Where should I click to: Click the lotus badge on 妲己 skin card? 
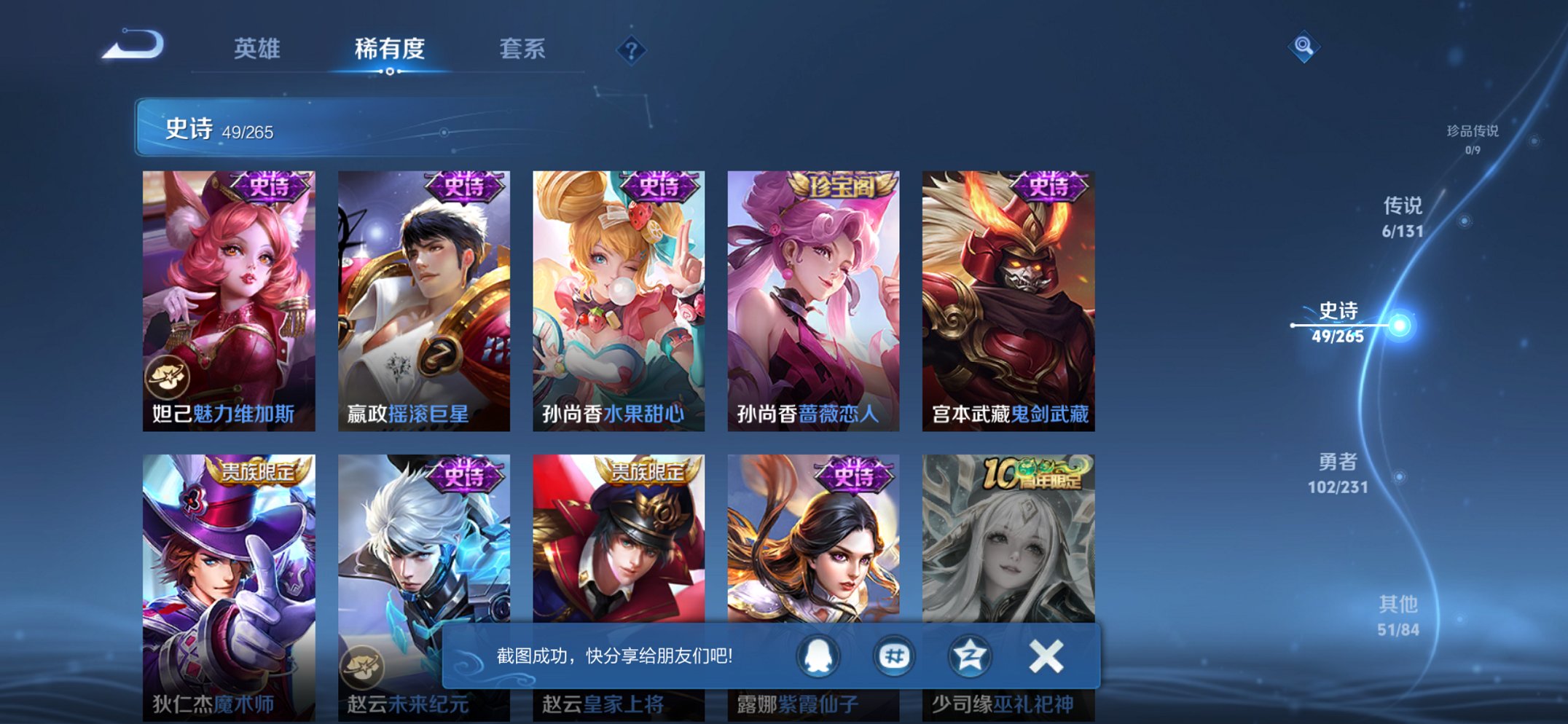[168, 377]
